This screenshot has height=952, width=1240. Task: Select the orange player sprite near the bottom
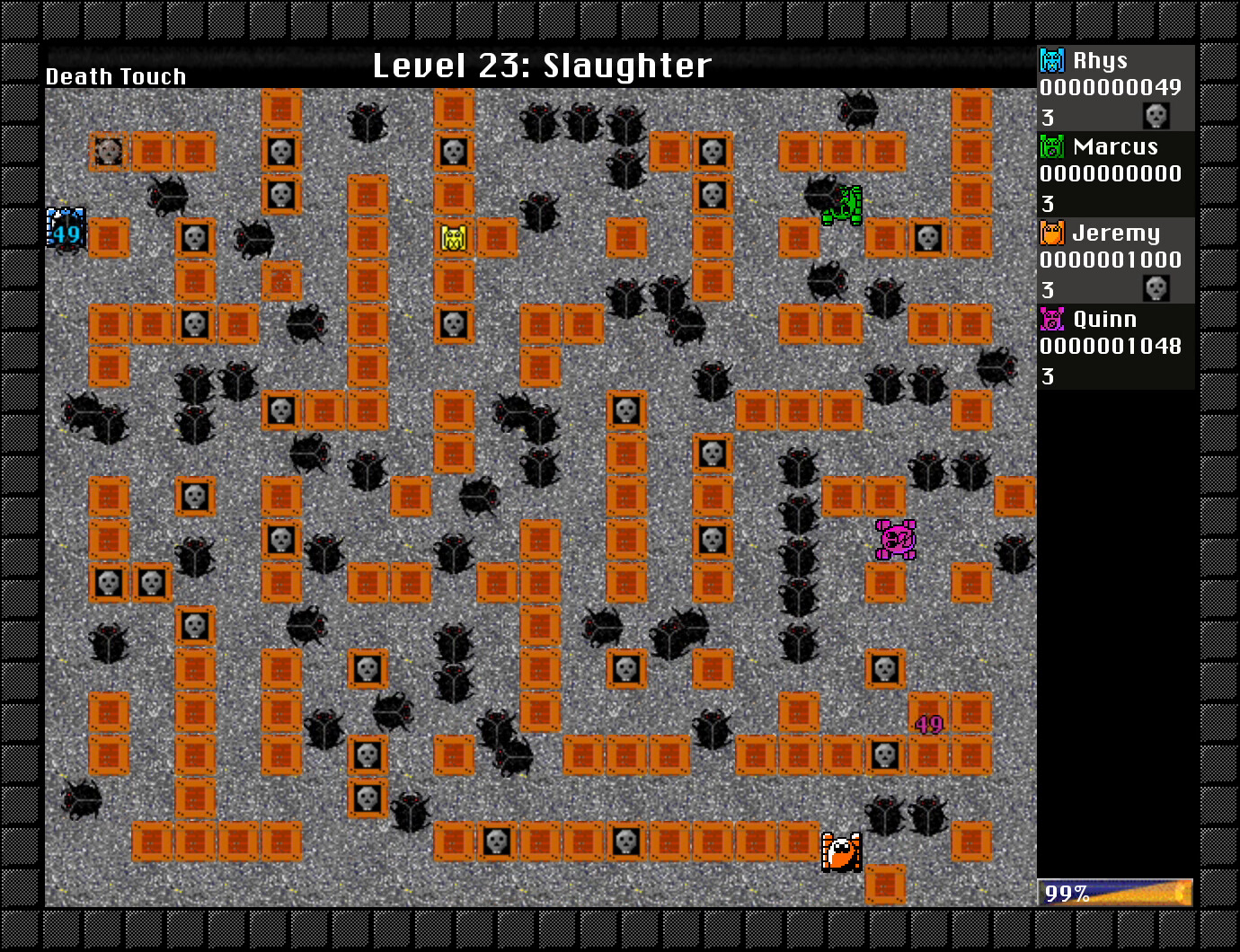842,853
